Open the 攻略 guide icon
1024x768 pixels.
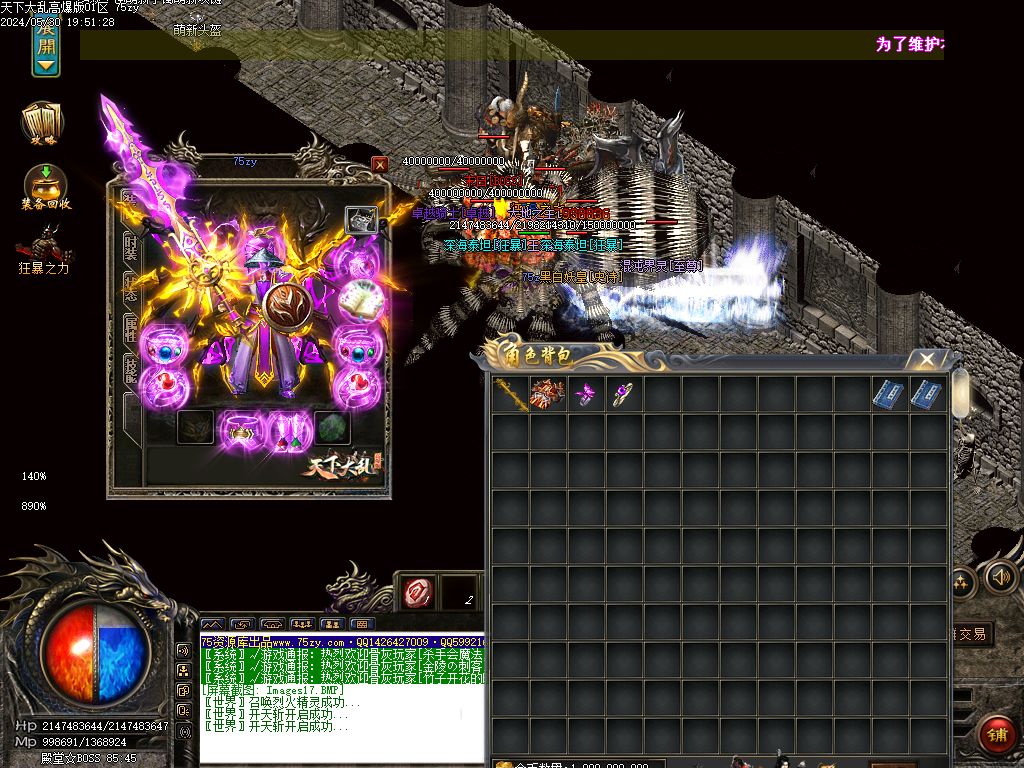[43, 122]
